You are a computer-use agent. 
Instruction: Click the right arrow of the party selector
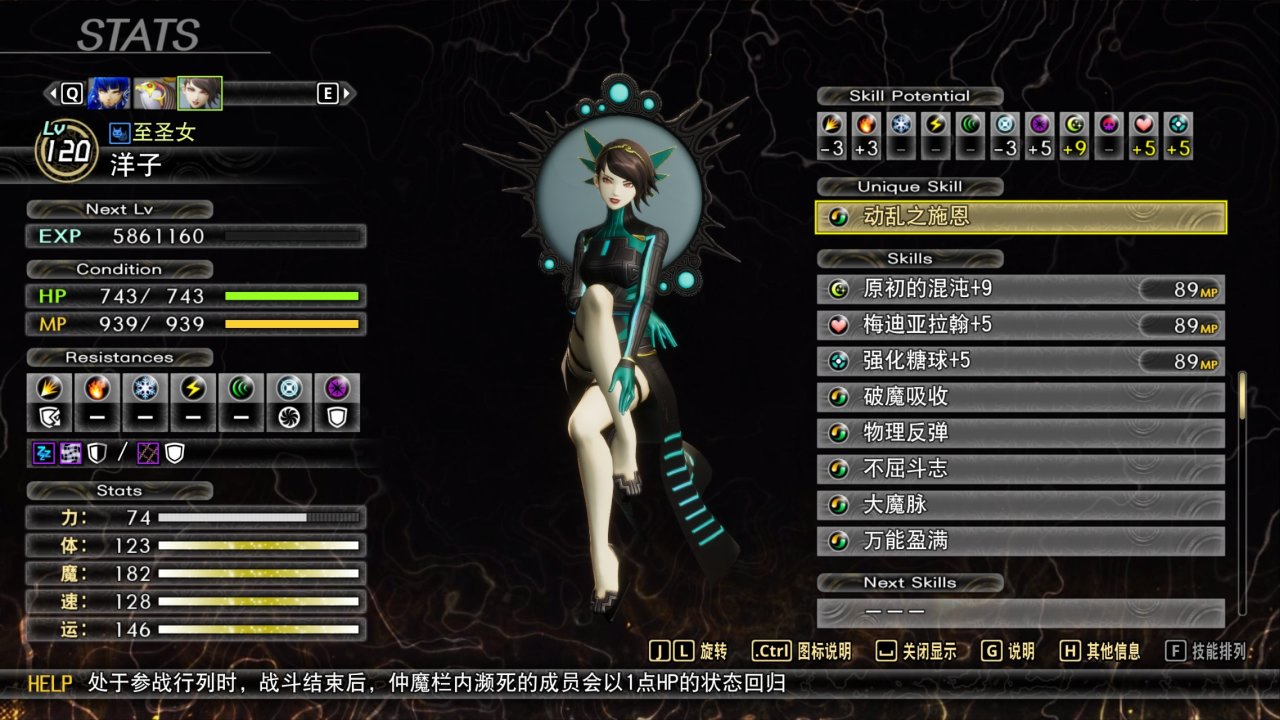click(x=347, y=93)
